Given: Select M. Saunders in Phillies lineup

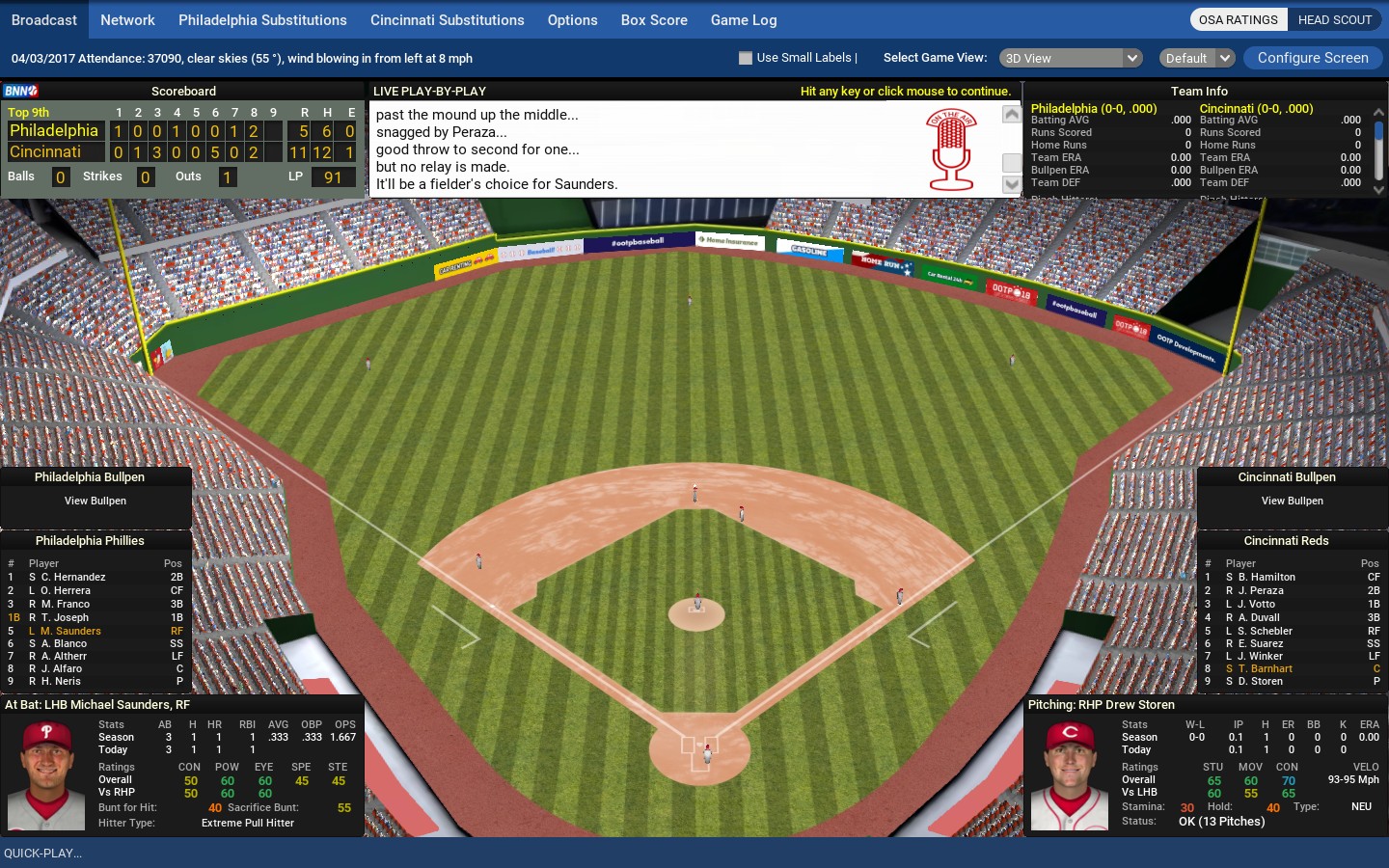Looking at the screenshot, I should pos(70,631).
